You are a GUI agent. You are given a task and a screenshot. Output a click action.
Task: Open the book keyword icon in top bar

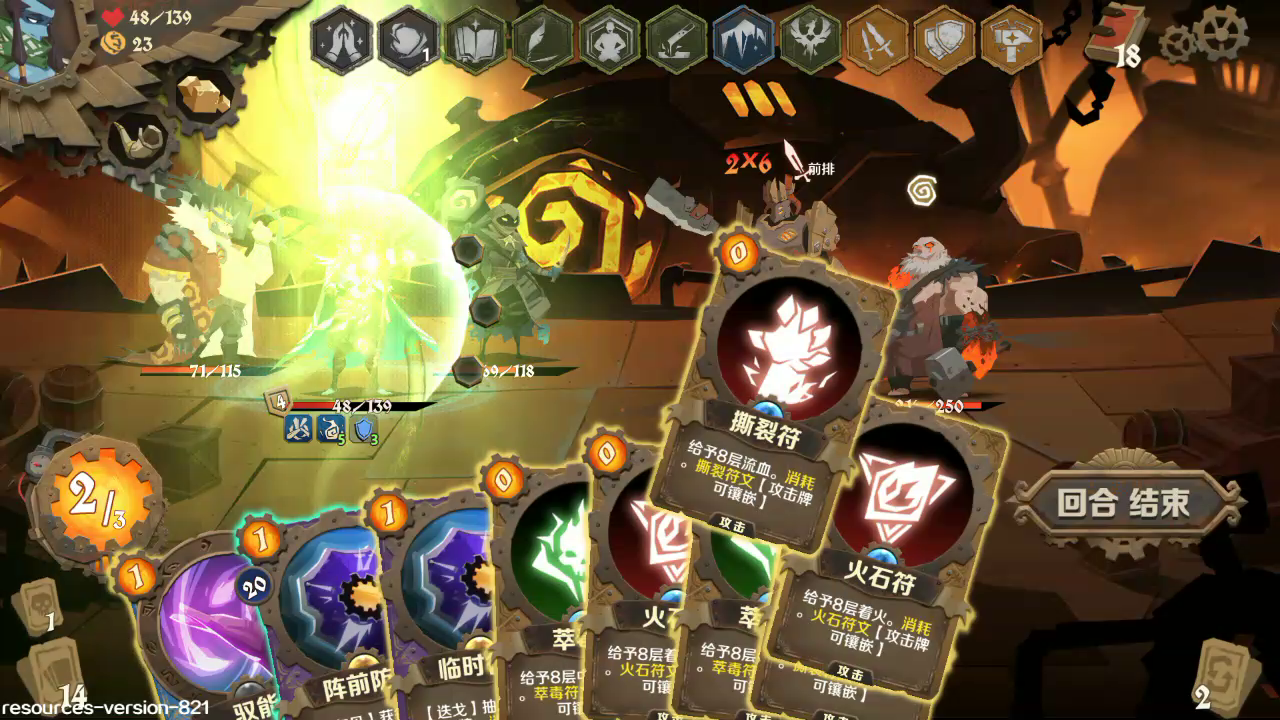[x=473, y=39]
